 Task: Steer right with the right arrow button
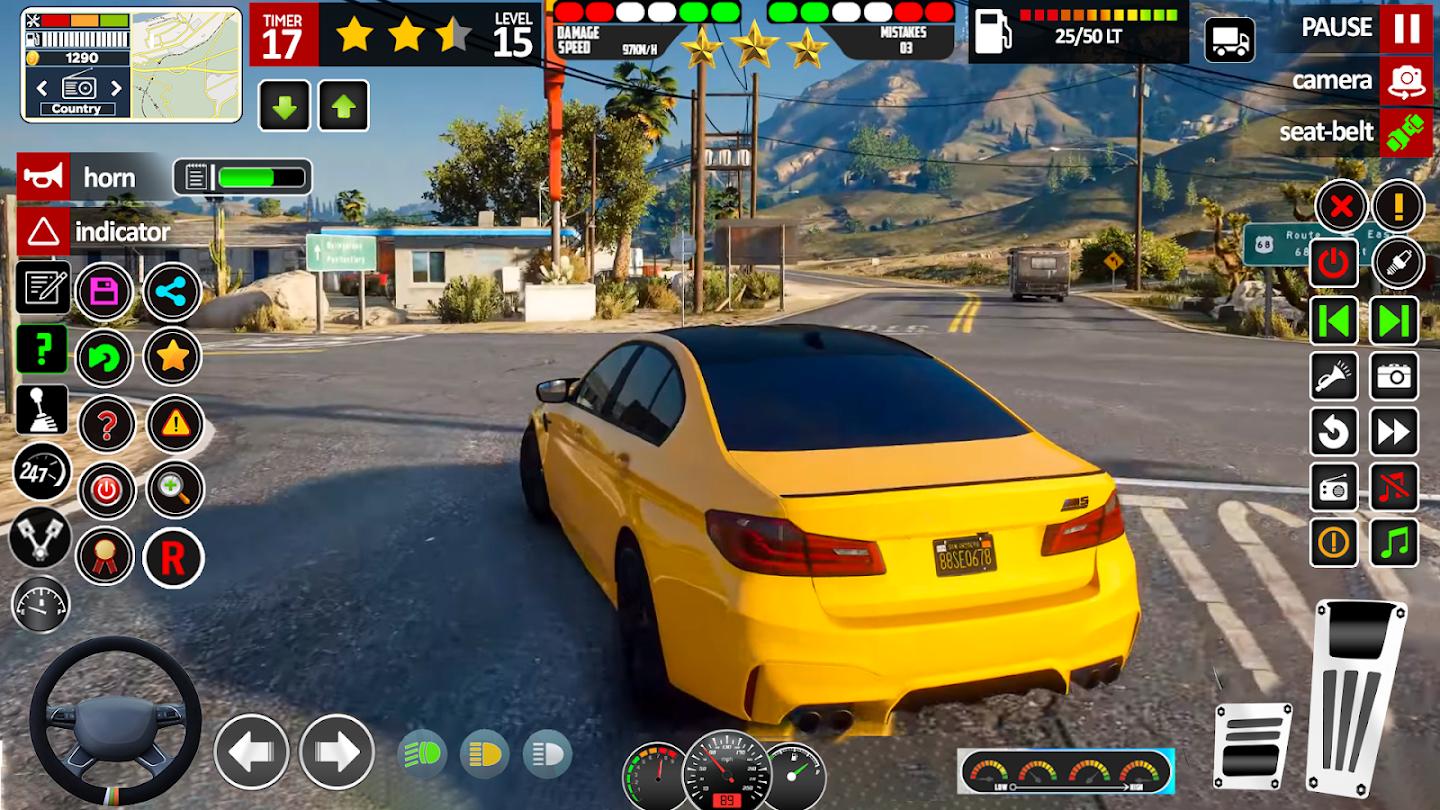coord(337,752)
